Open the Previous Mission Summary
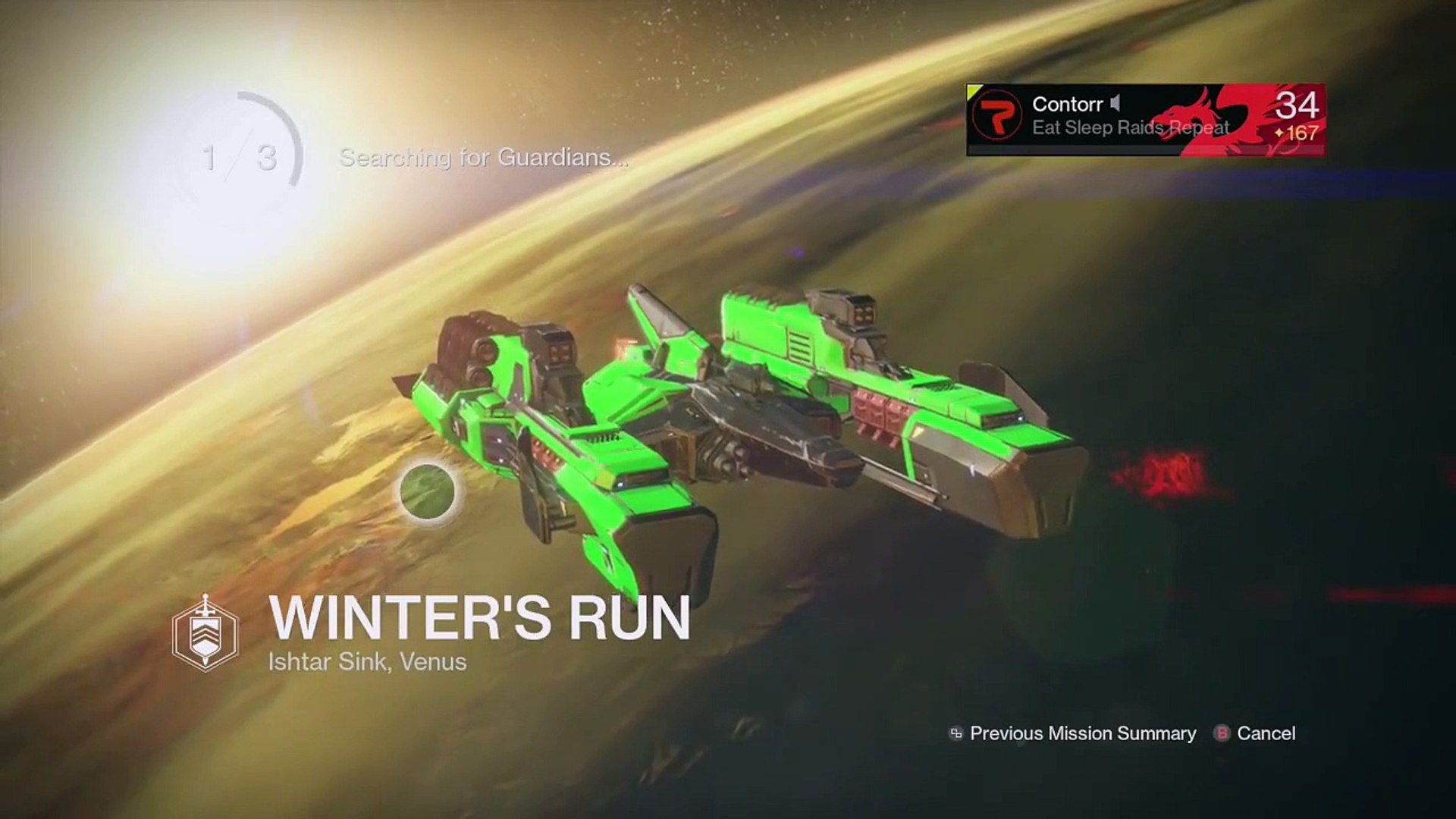 coord(1073,733)
